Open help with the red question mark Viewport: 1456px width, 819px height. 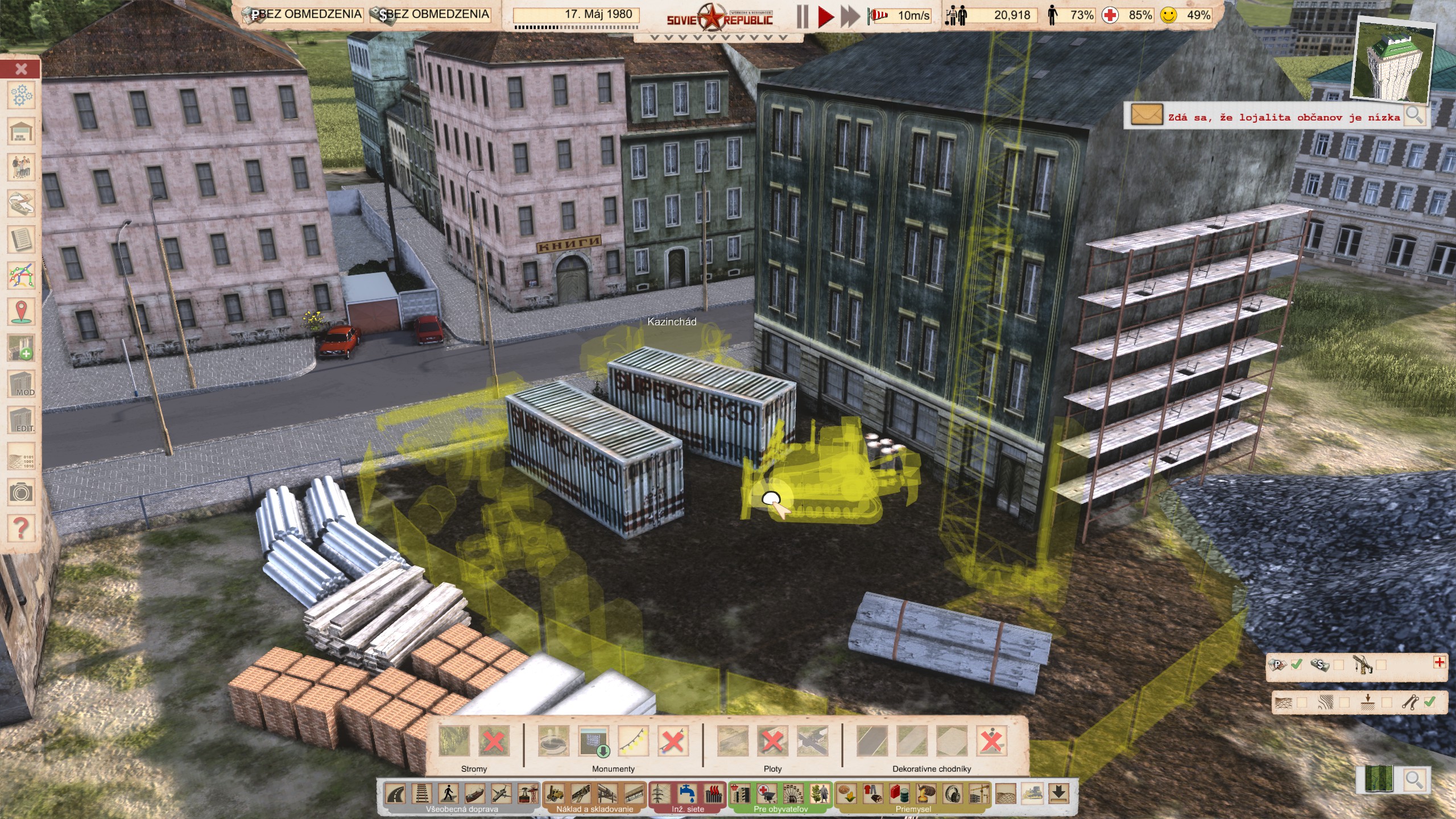click(21, 528)
